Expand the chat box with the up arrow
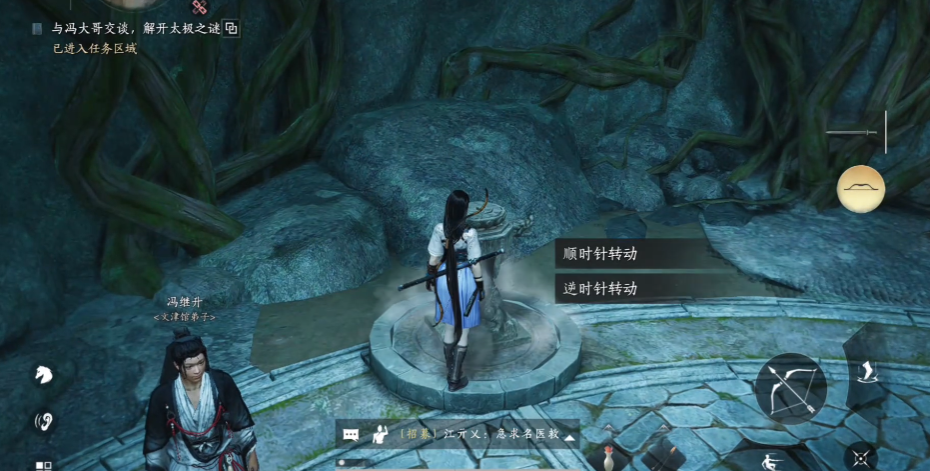The height and width of the screenshot is (471, 930). pos(569,436)
